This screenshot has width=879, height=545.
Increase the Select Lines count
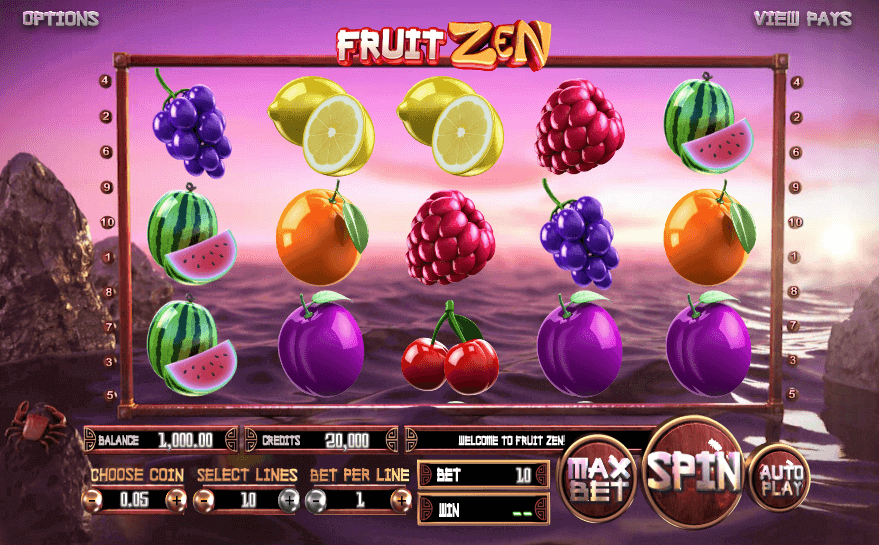pos(289,498)
